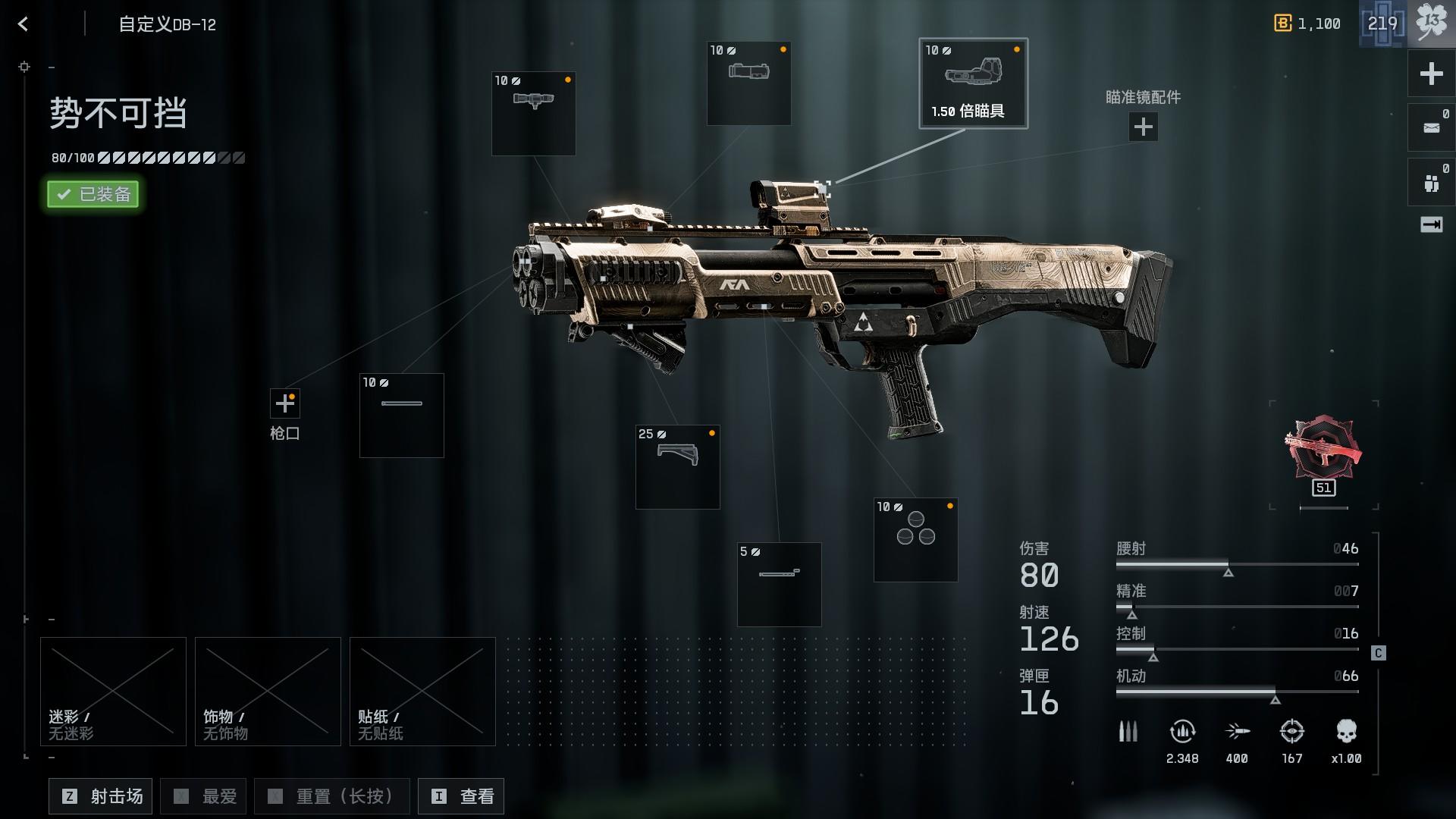Open the 迷彩 camouflage slot
This screenshot has width=1456, height=819.
point(113,691)
